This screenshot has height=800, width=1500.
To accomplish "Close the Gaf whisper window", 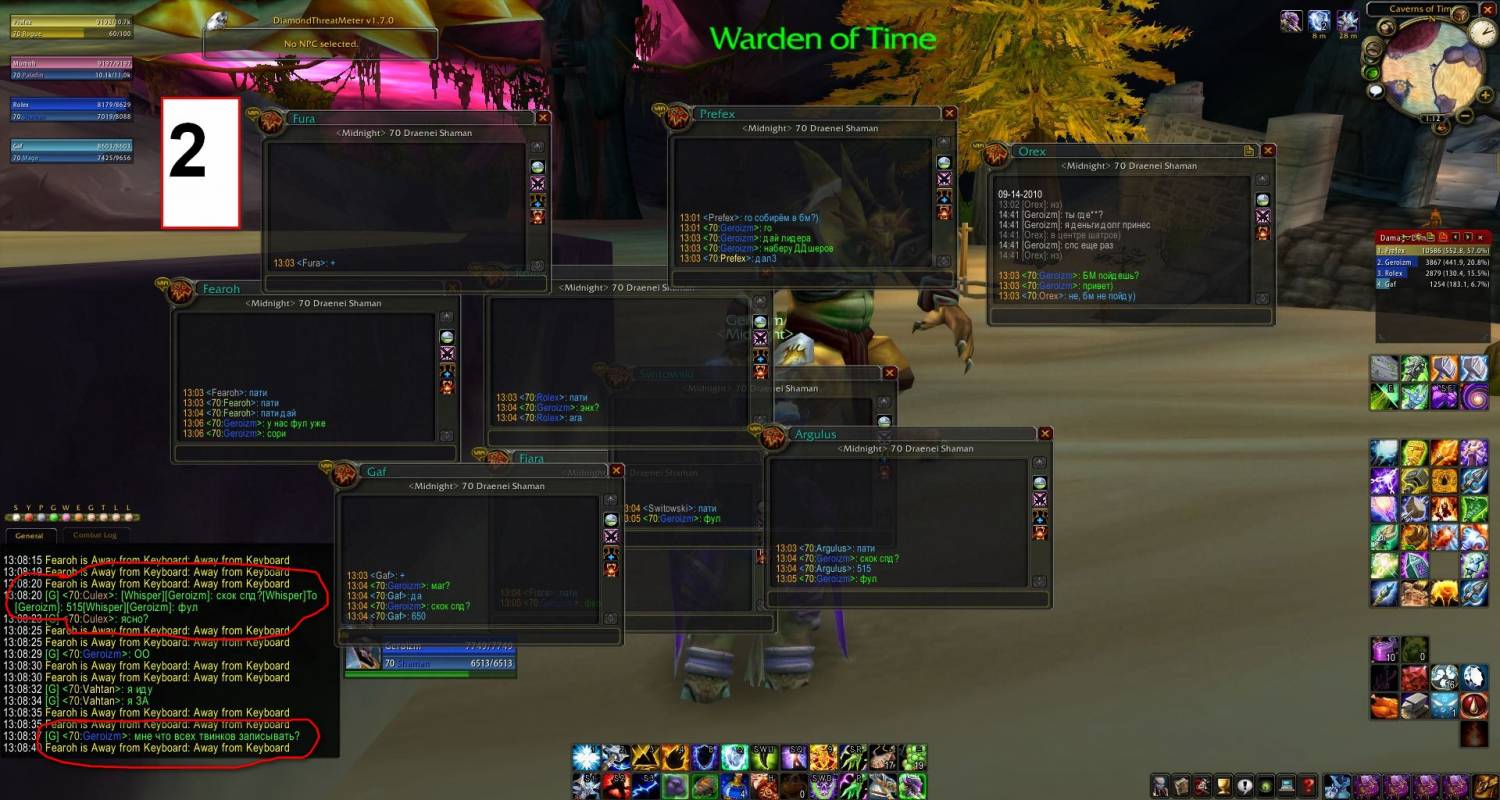I will tap(617, 471).
